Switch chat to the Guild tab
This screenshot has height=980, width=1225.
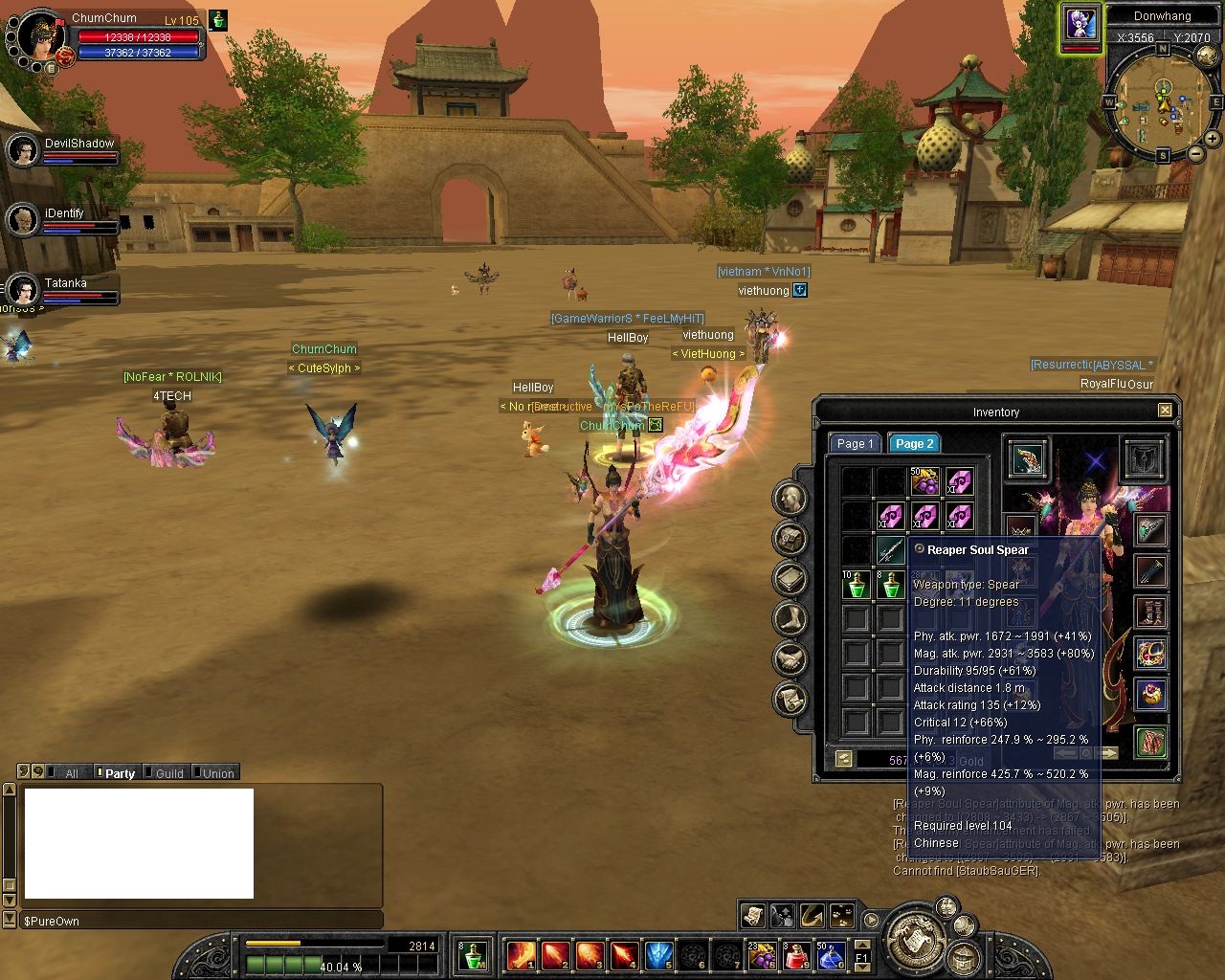pyautogui.click(x=169, y=773)
